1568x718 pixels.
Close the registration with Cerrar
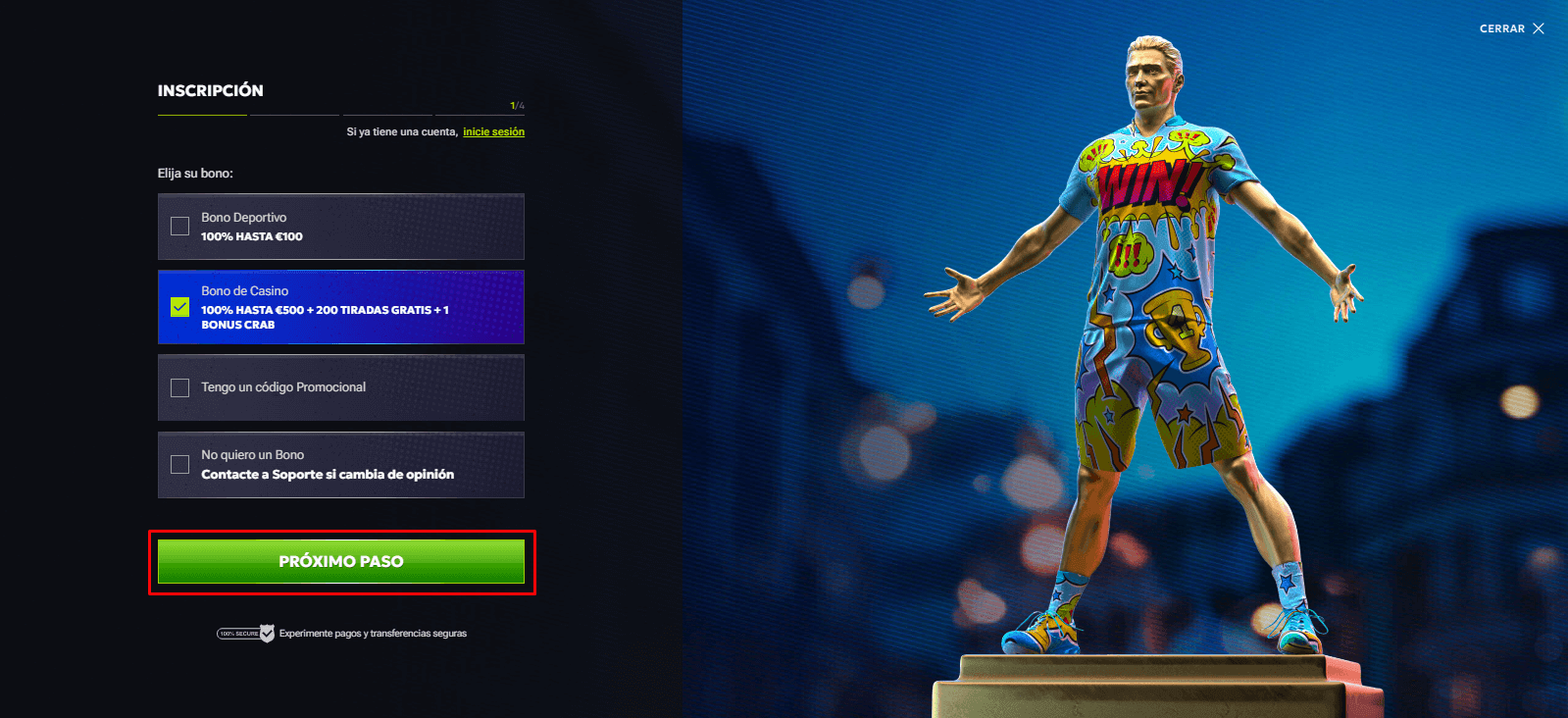click(x=1511, y=28)
